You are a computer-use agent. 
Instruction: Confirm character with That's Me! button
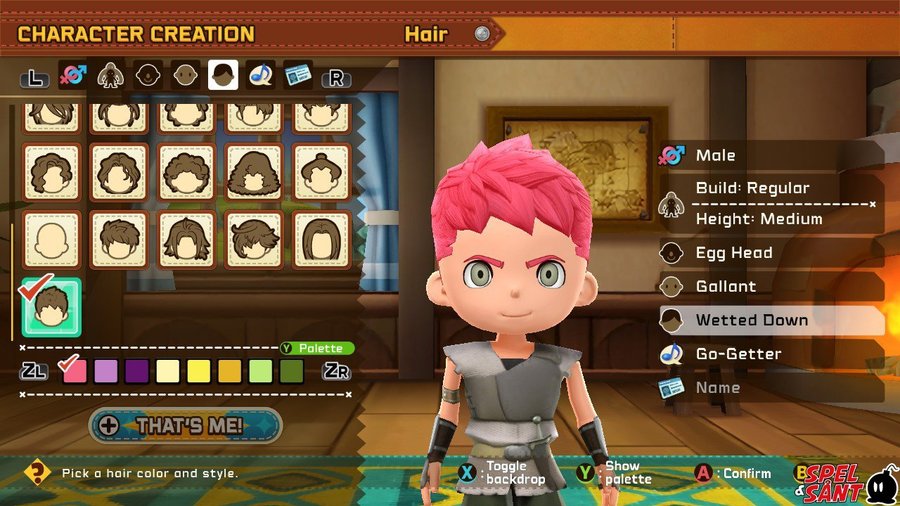(x=186, y=425)
